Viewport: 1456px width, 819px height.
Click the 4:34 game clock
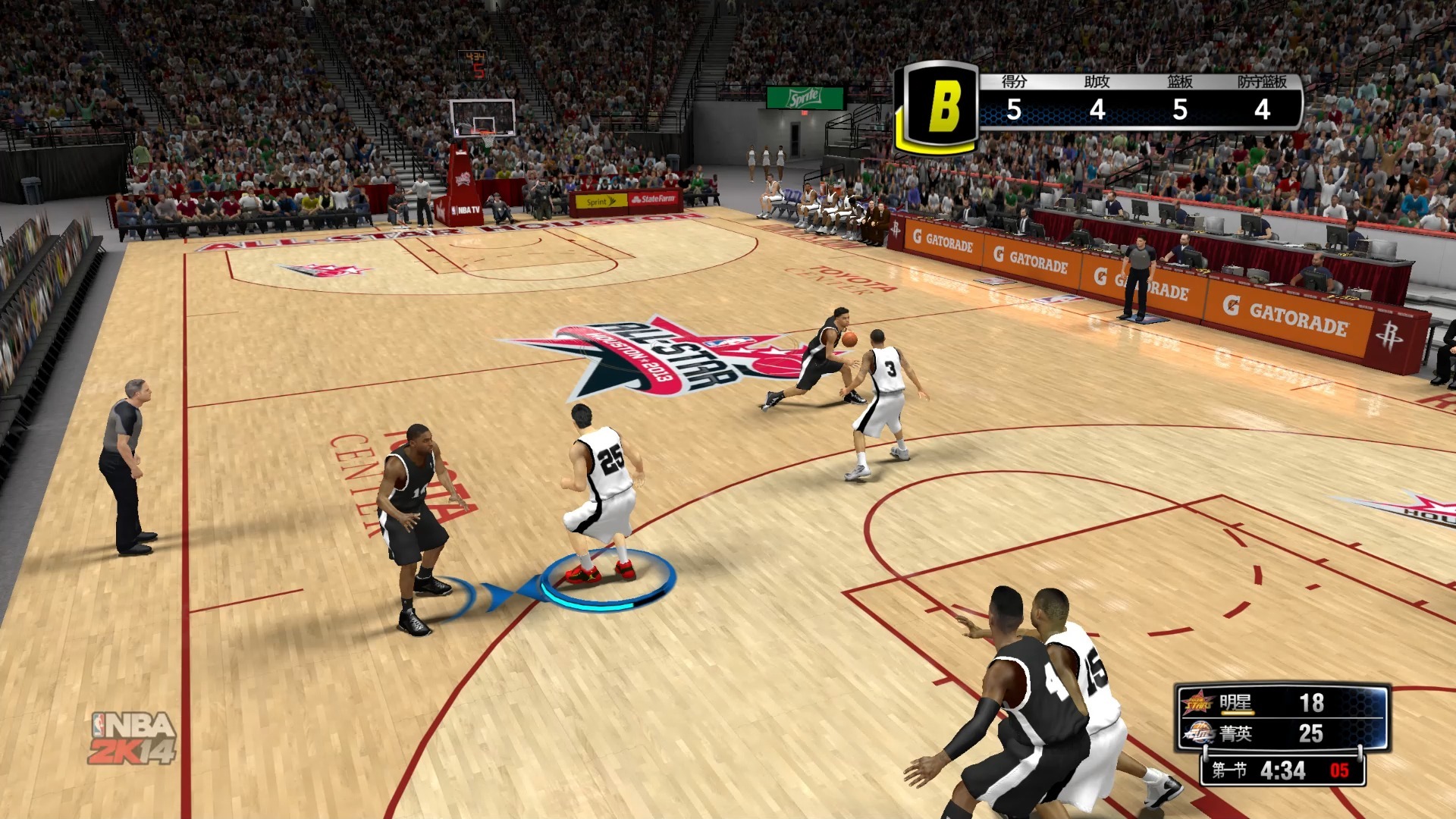click(x=1283, y=770)
